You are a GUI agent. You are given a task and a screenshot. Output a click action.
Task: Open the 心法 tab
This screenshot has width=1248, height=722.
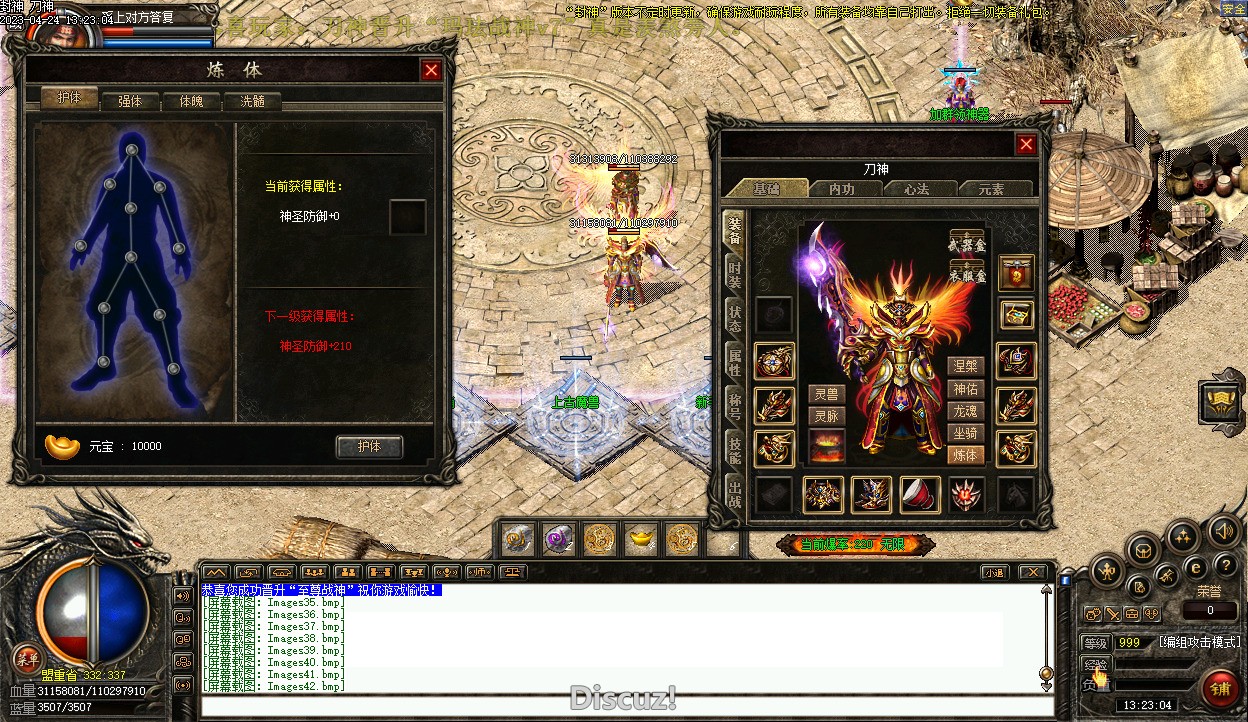pos(916,188)
